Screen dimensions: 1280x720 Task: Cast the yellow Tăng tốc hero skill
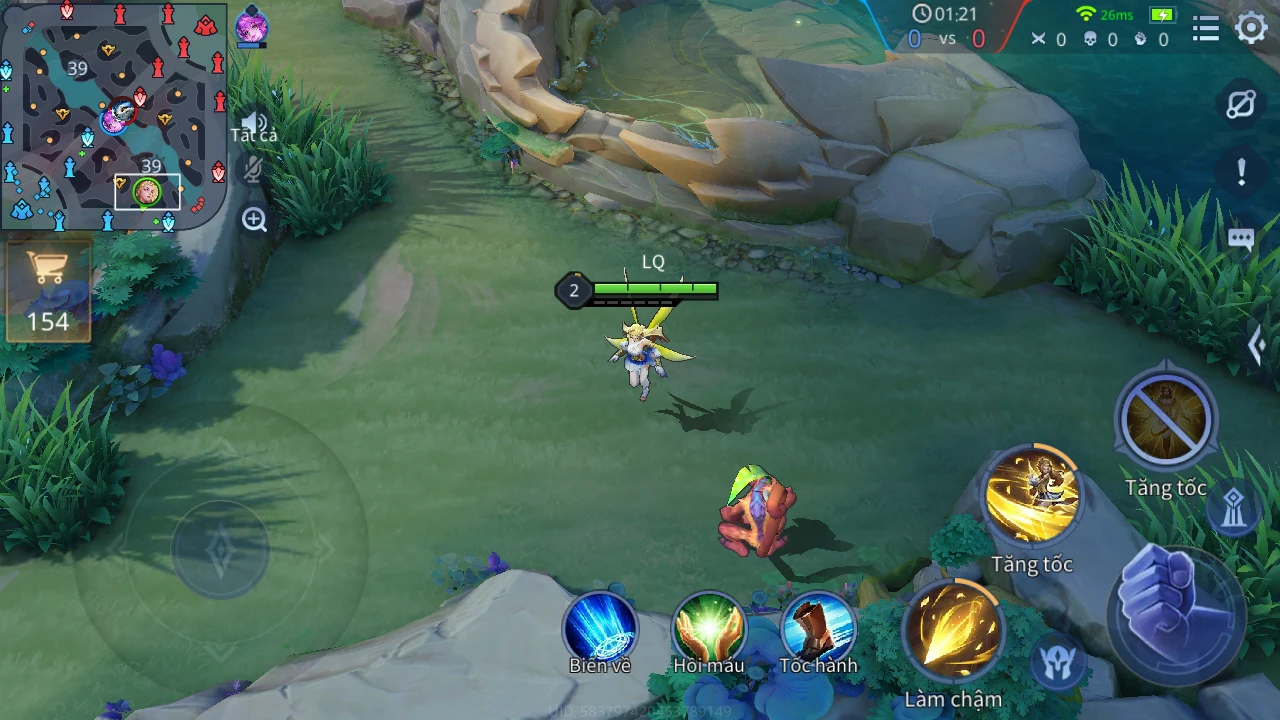coord(1031,497)
